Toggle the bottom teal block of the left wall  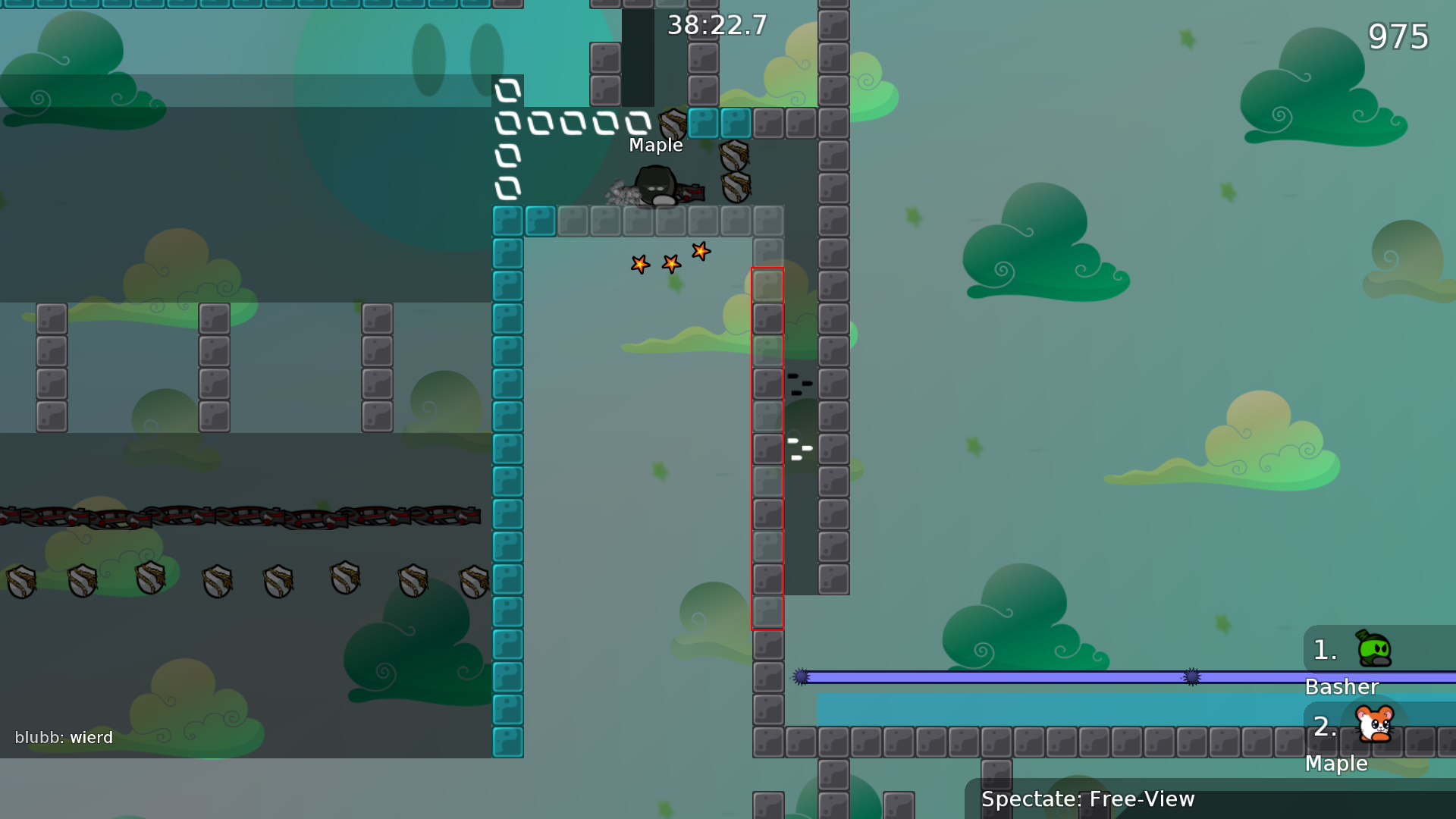point(507,742)
